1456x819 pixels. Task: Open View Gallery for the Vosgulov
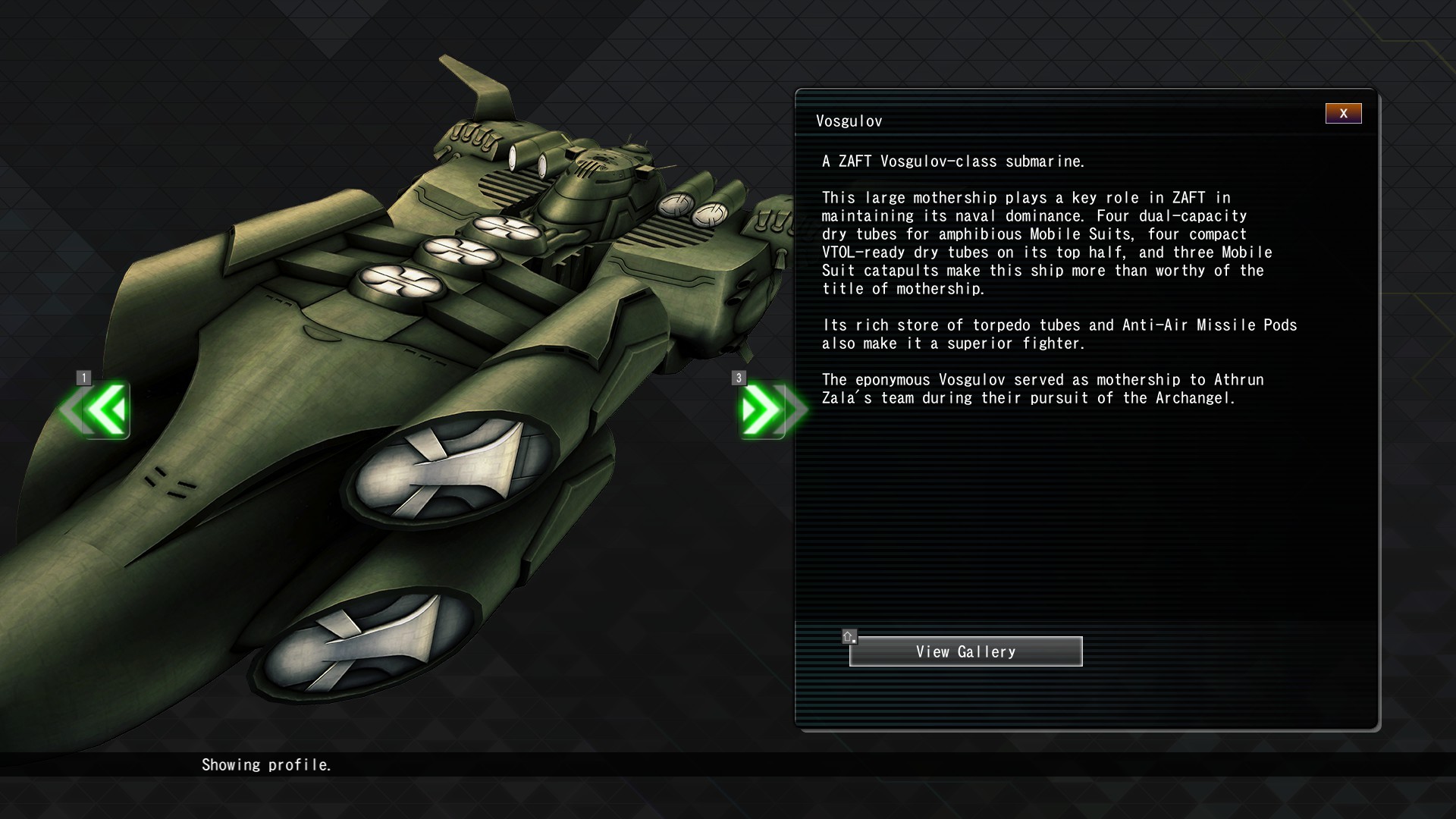[x=965, y=651]
